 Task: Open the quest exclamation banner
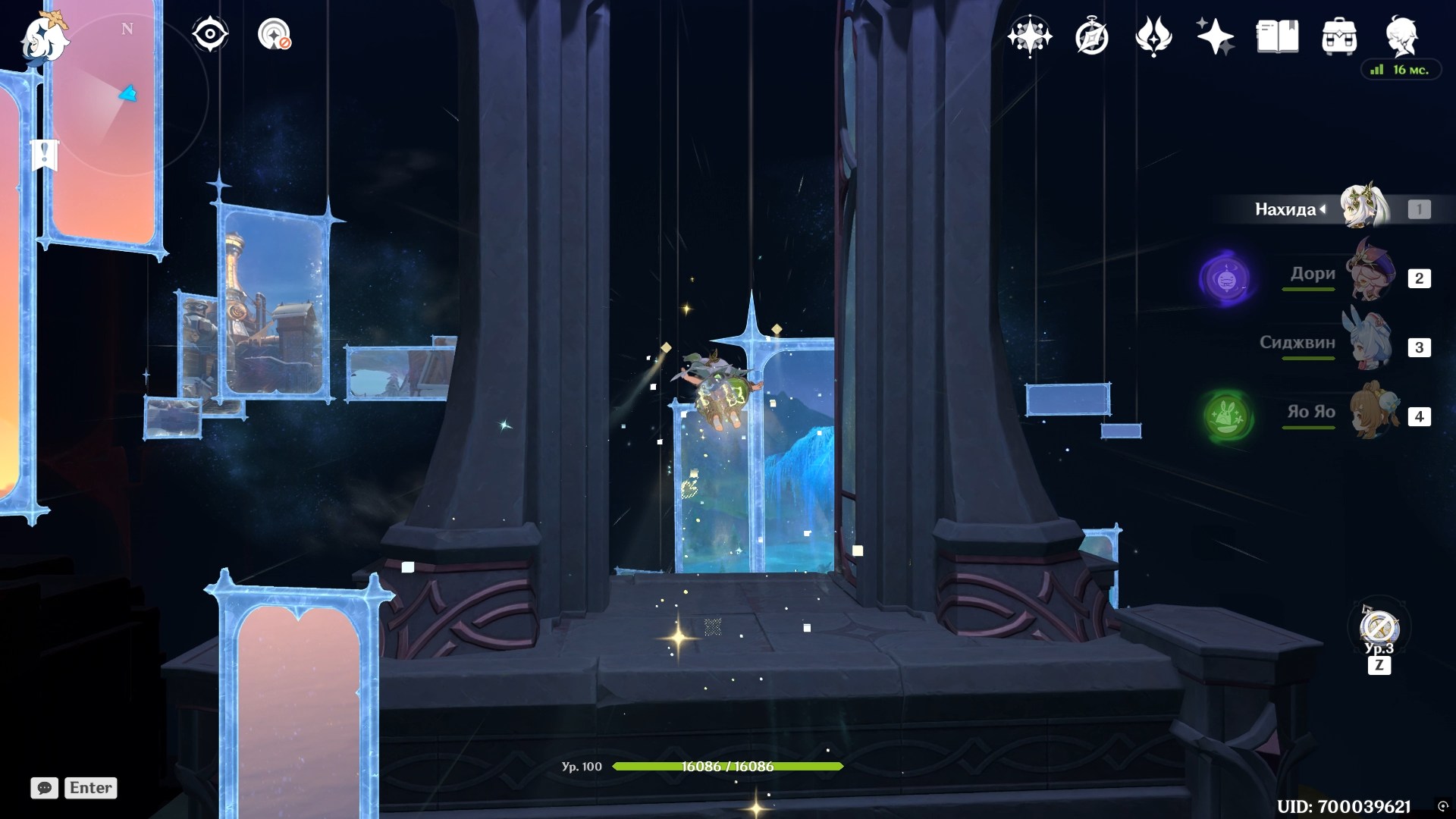tap(45, 155)
